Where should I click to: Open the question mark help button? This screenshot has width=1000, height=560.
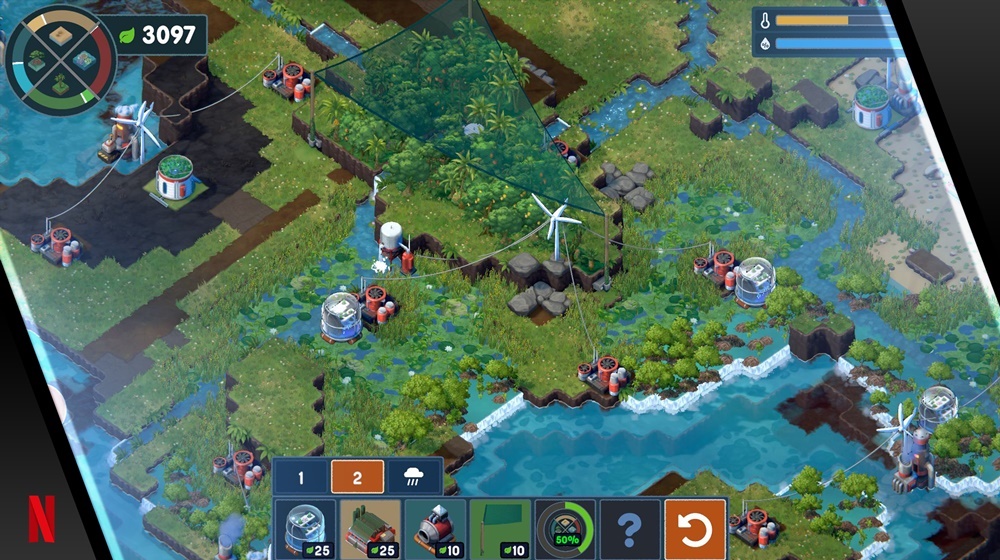click(x=629, y=529)
